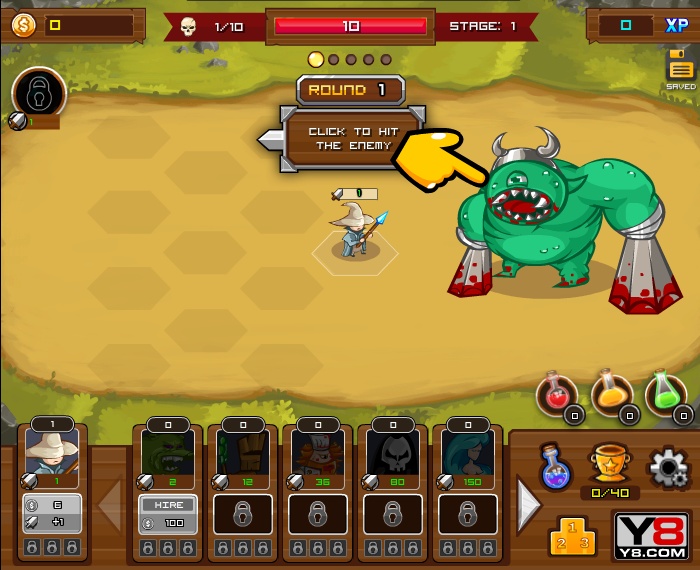Use the orange potion
This screenshot has width=700, height=570.
pos(610,393)
